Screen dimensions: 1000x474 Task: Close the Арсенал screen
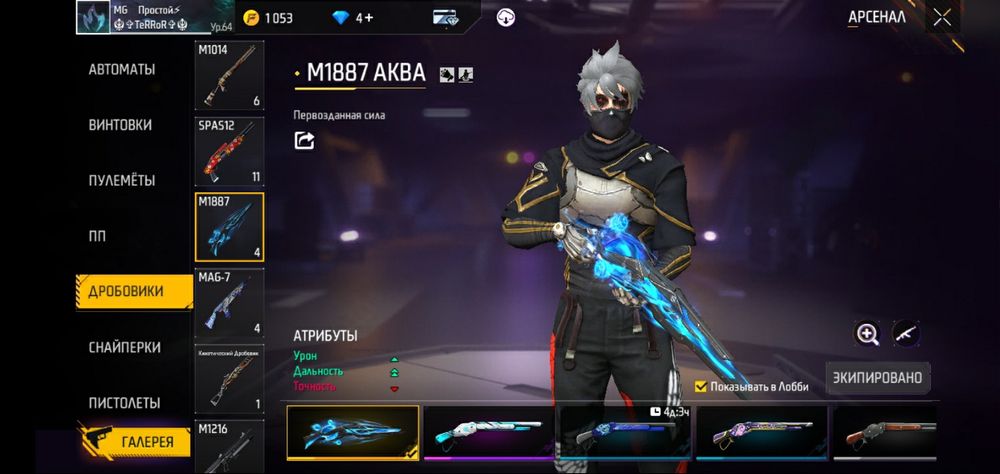point(942,17)
